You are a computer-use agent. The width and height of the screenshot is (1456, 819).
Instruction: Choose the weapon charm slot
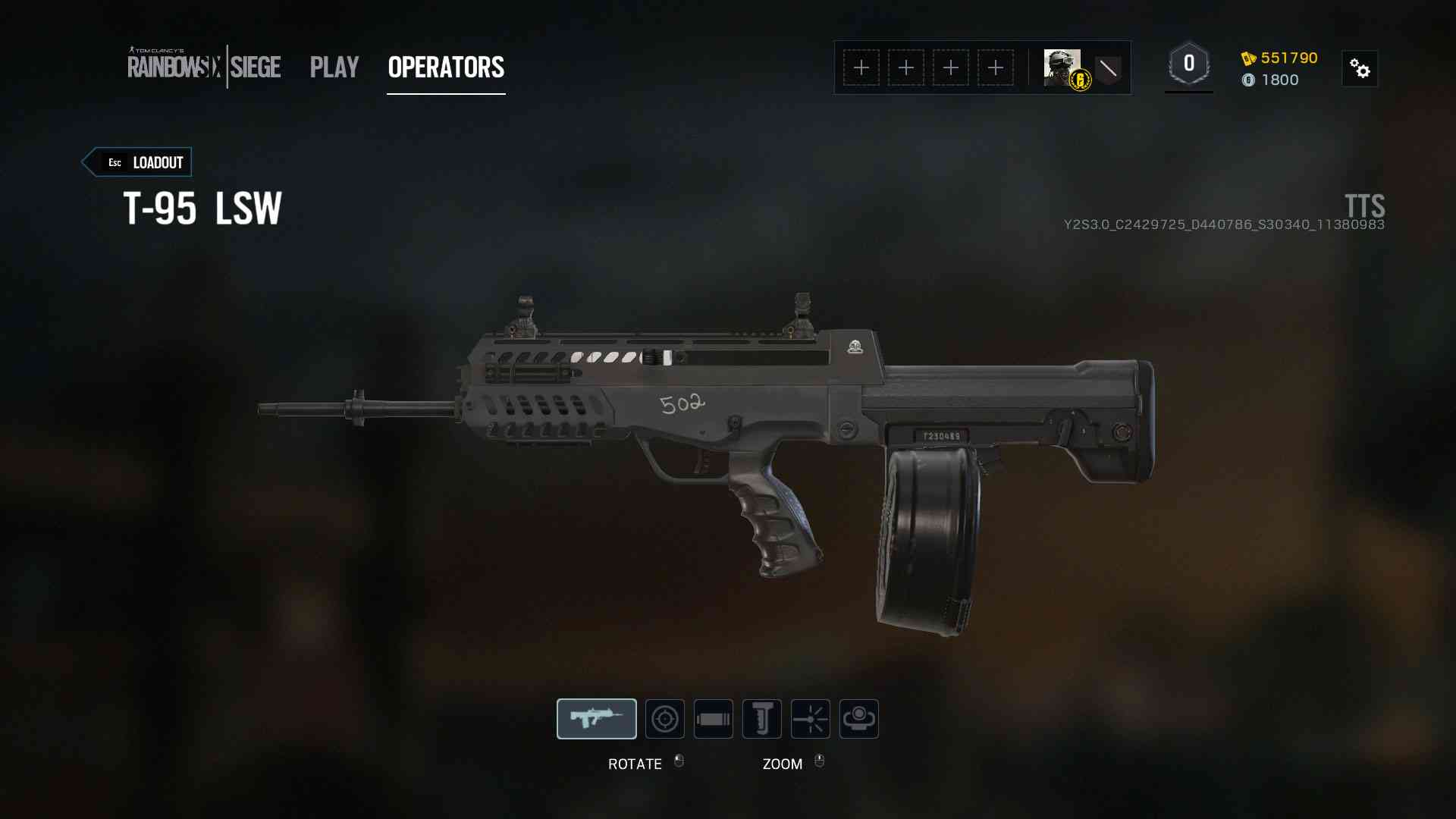coord(859,719)
